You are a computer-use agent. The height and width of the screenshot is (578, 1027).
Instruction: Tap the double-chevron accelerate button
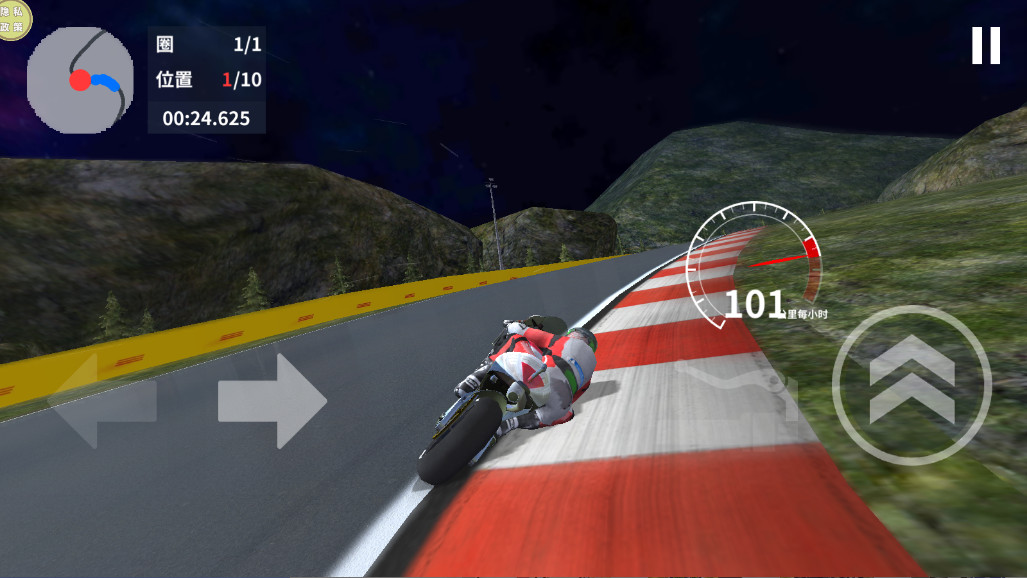pos(911,386)
